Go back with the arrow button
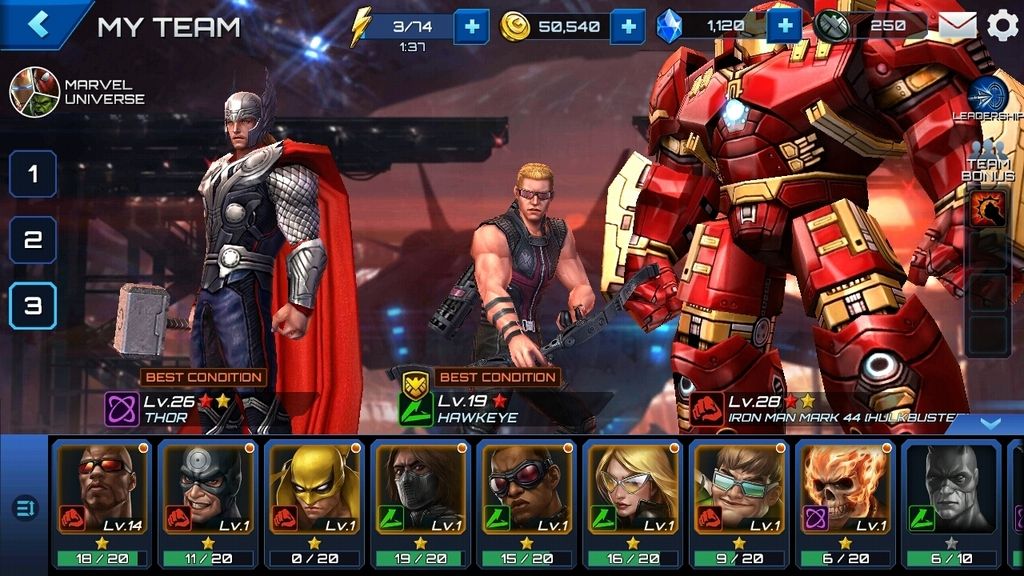 click(38, 24)
